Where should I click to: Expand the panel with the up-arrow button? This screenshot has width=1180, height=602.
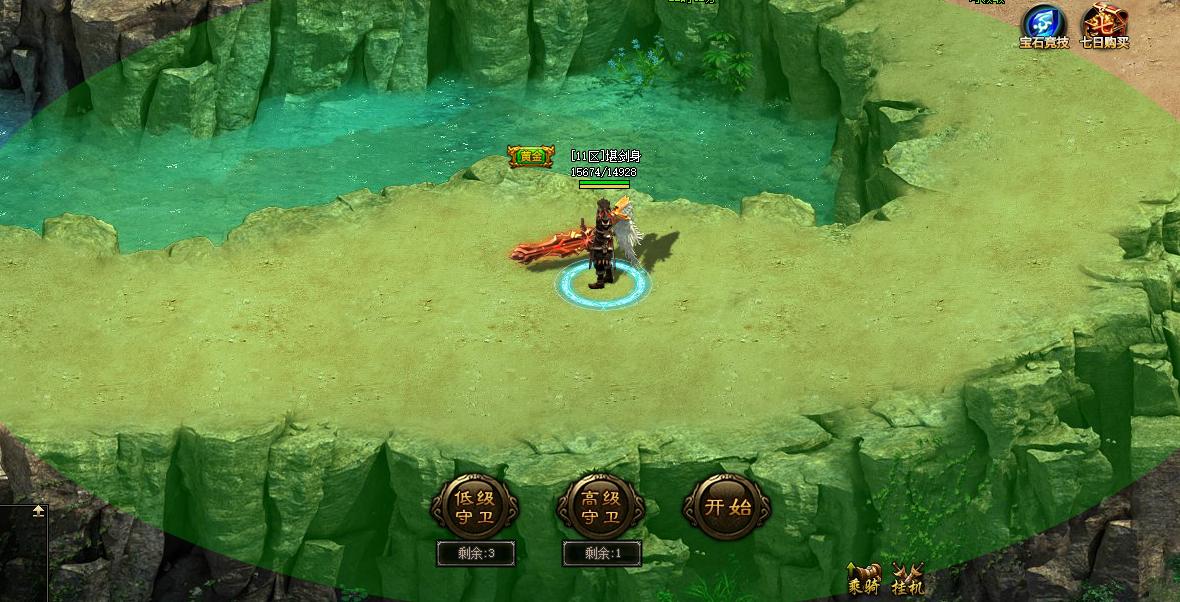pyautogui.click(x=38, y=511)
